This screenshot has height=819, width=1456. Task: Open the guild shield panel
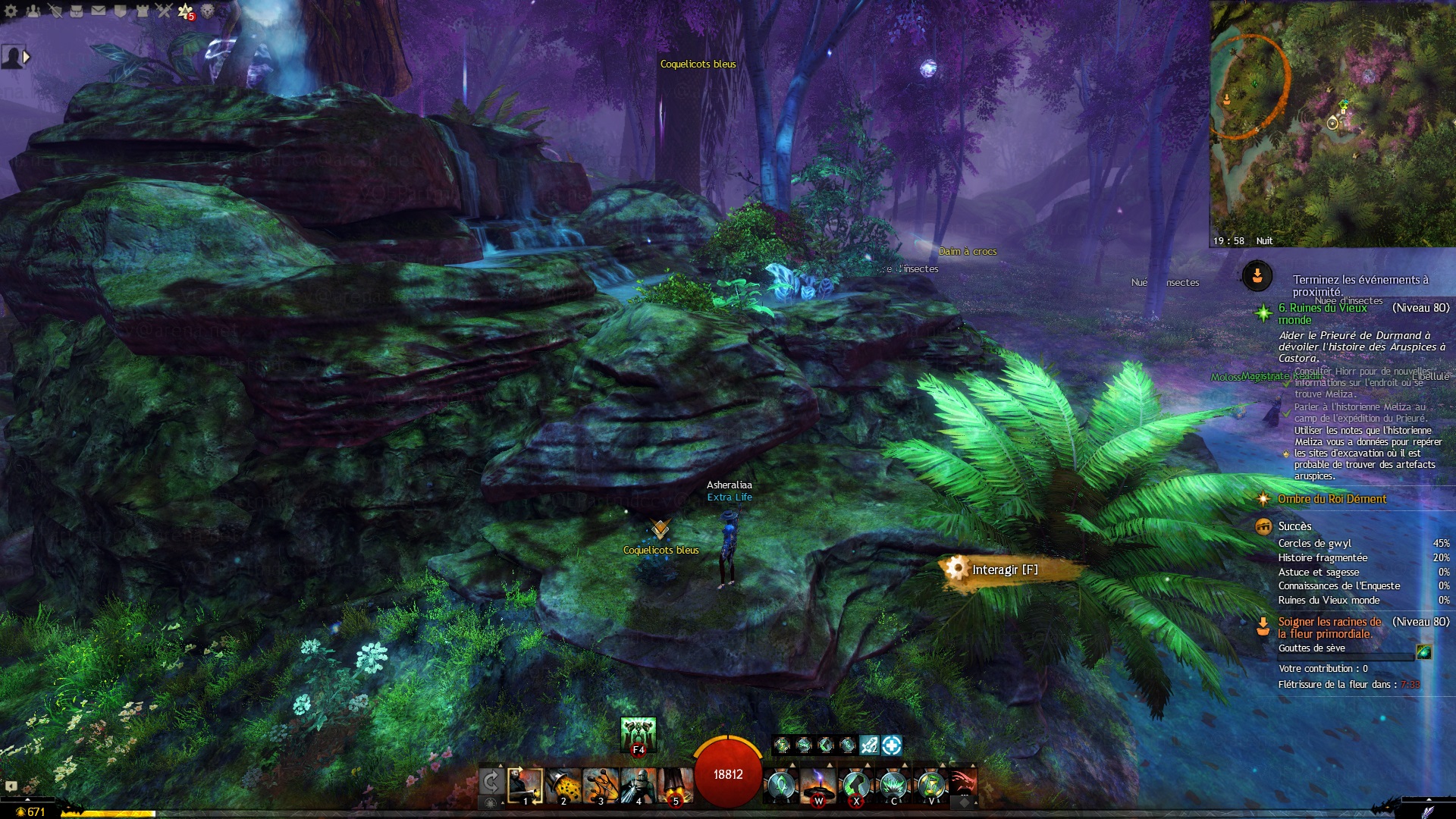click(x=121, y=11)
